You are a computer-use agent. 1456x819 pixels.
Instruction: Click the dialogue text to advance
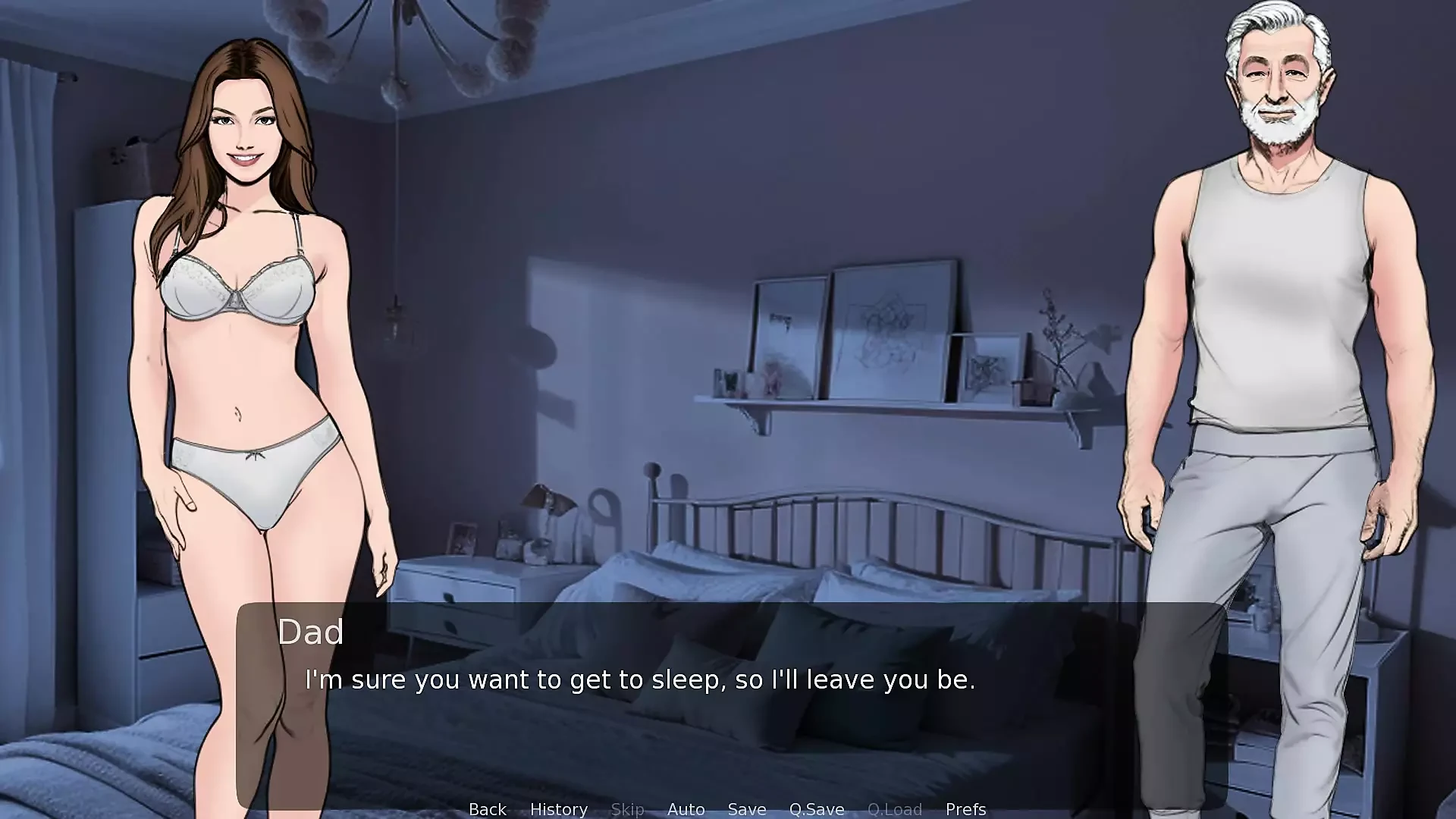tap(641, 680)
